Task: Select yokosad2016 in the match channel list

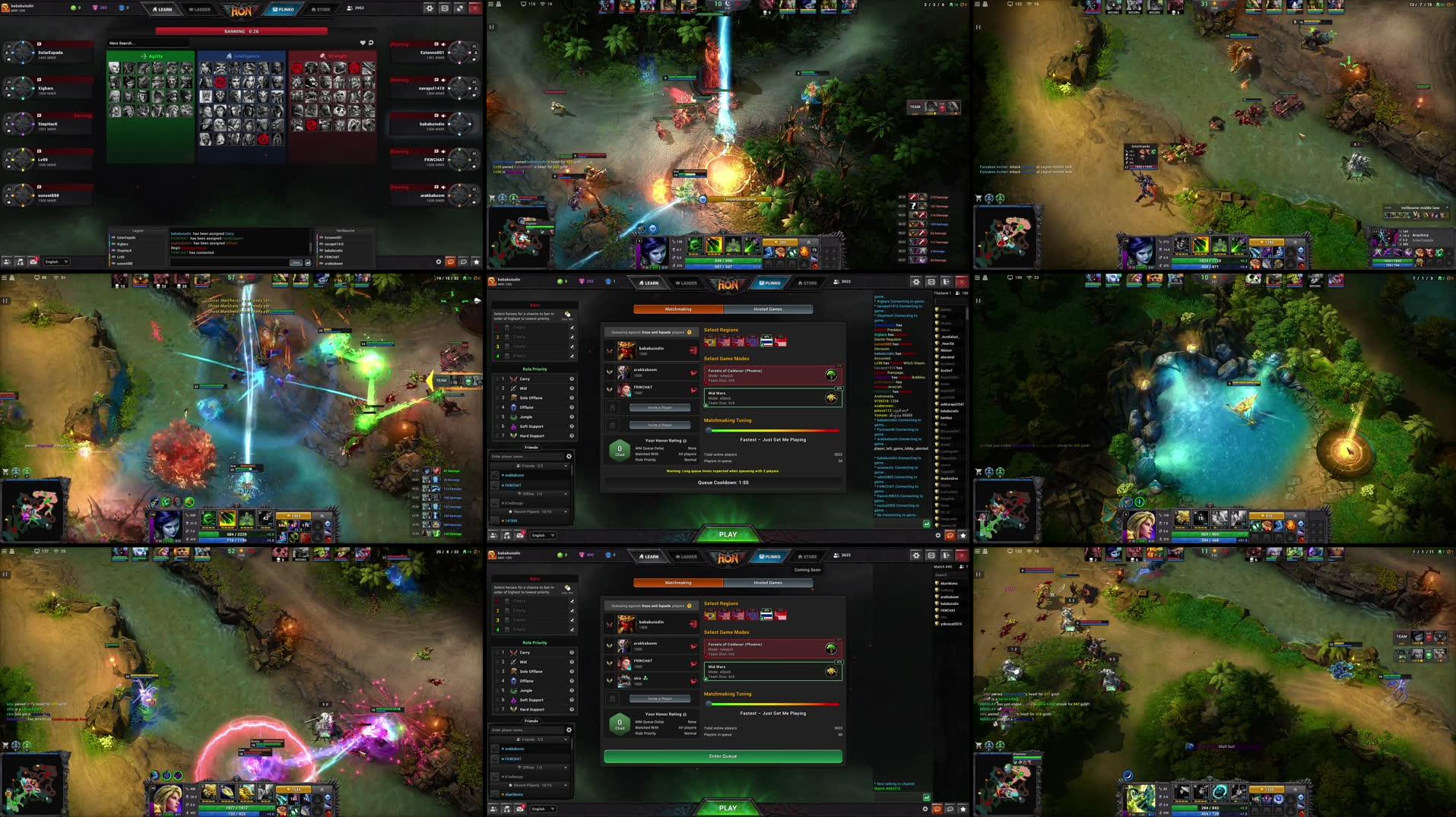Action: click(x=951, y=624)
